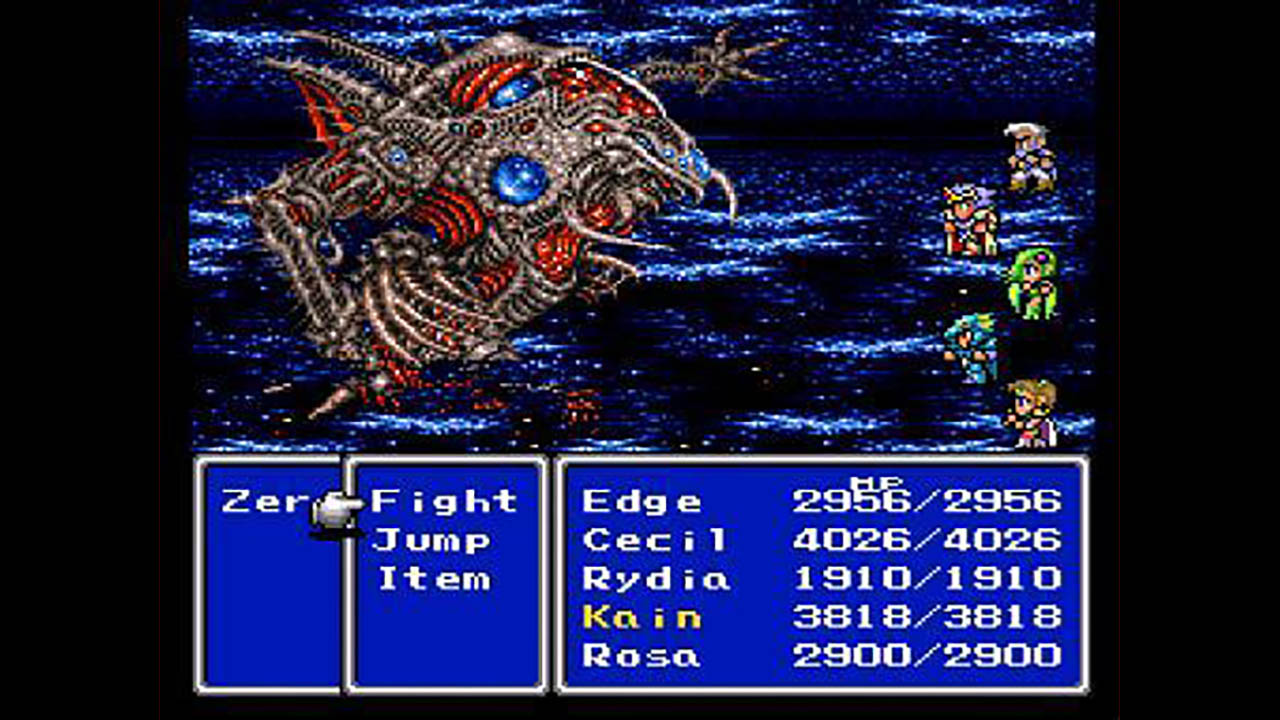Select Cecil in the party list
This screenshot has height=720, width=1280.
(x=654, y=540)
